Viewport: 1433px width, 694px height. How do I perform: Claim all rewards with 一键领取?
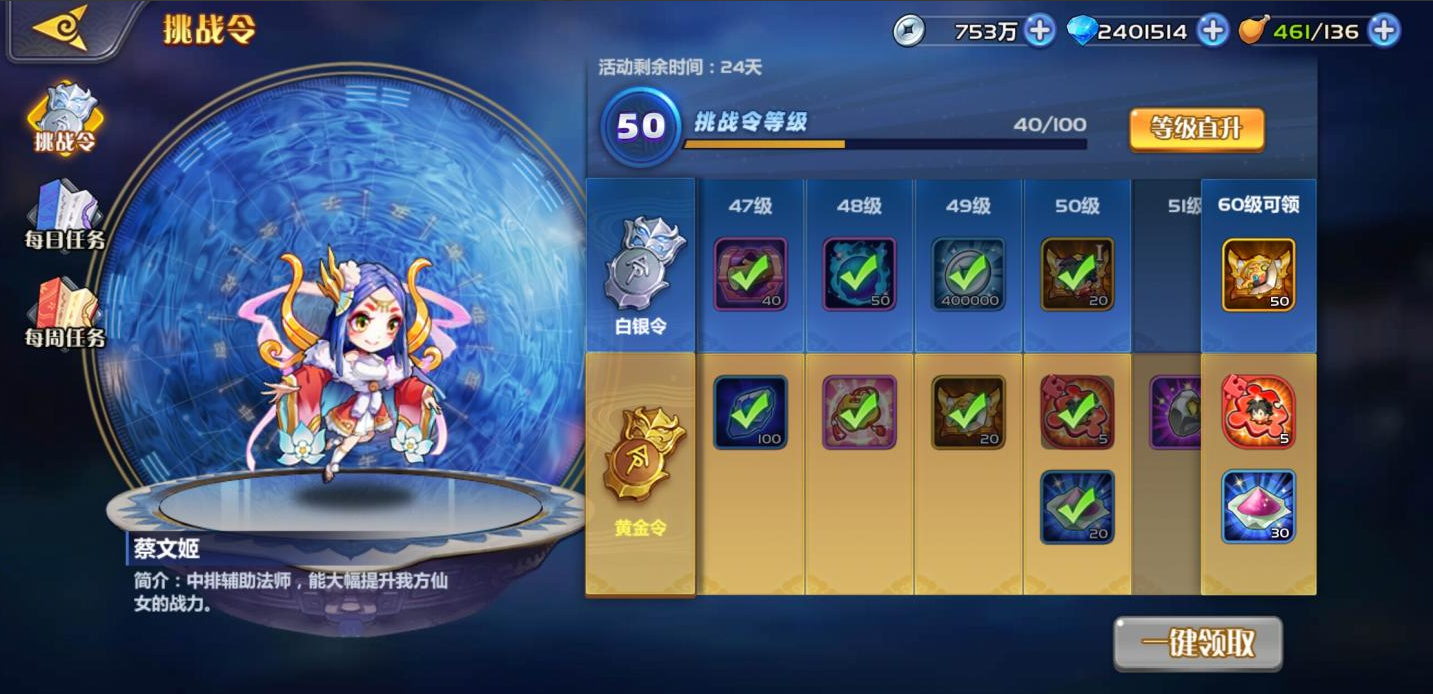tap(1198, 643)
